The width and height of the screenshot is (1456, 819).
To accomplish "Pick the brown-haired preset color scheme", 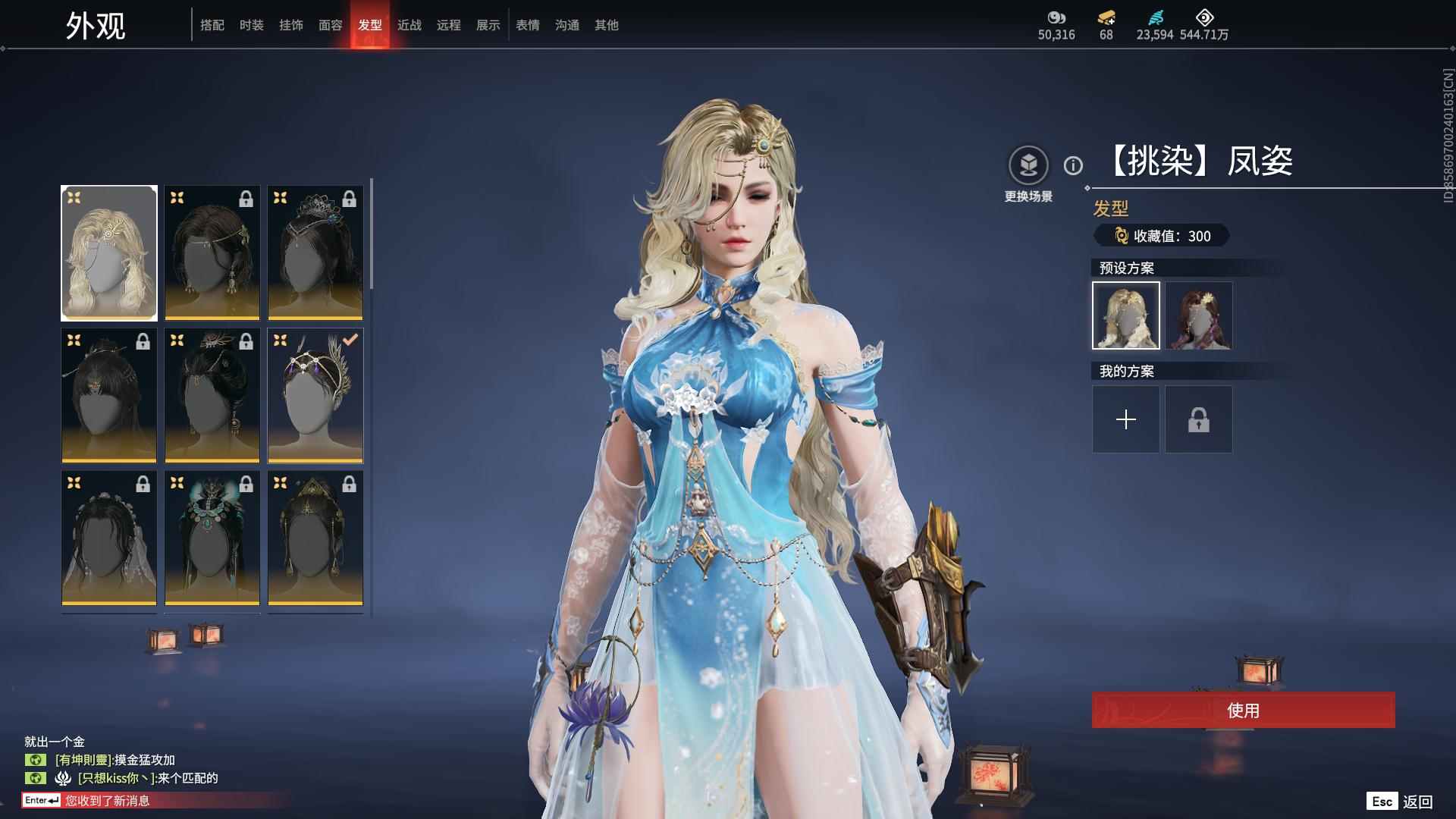I will pyautogui.click(x=1198, y=315).
